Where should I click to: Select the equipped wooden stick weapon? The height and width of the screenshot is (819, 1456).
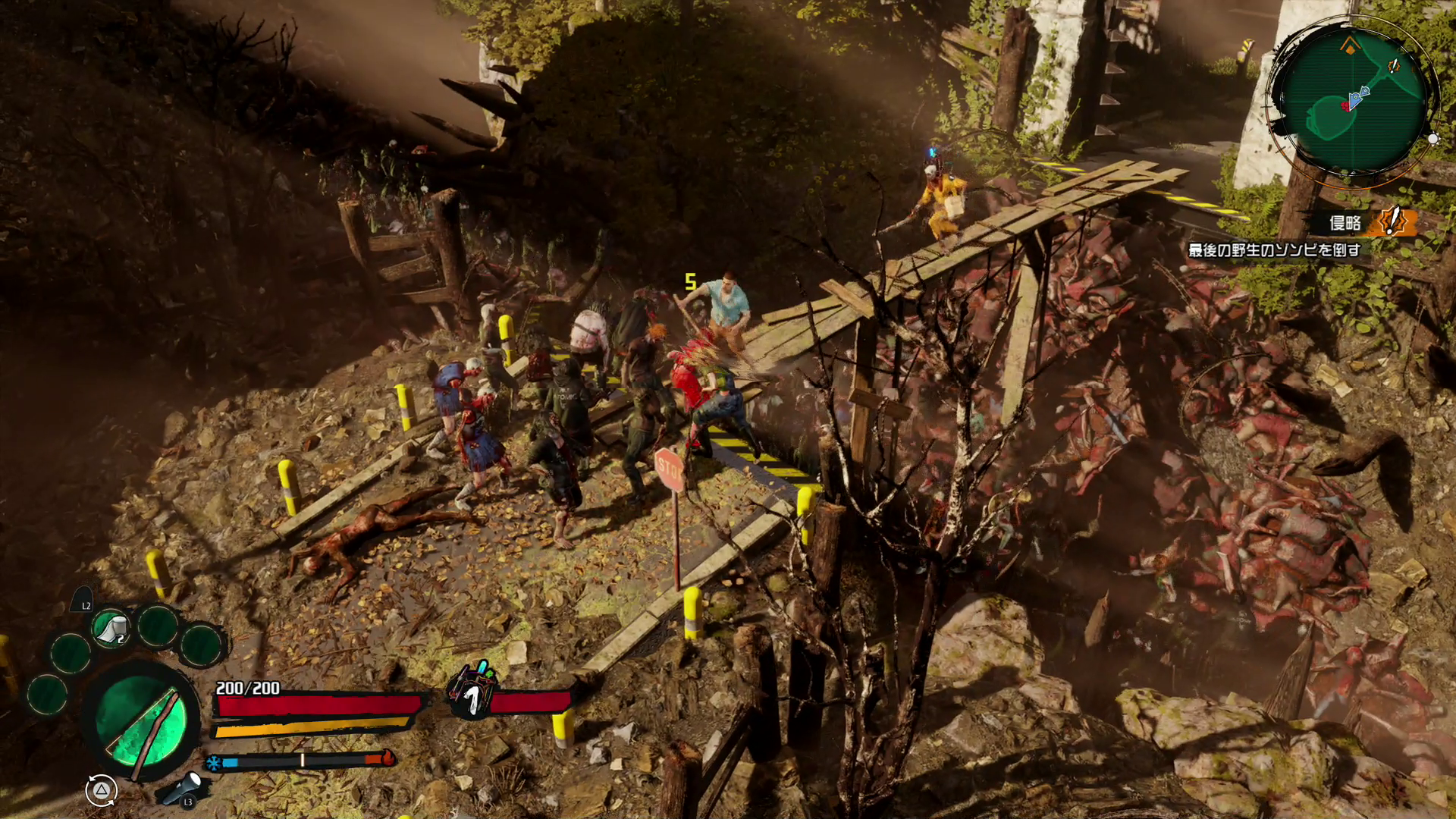(141, 720)
